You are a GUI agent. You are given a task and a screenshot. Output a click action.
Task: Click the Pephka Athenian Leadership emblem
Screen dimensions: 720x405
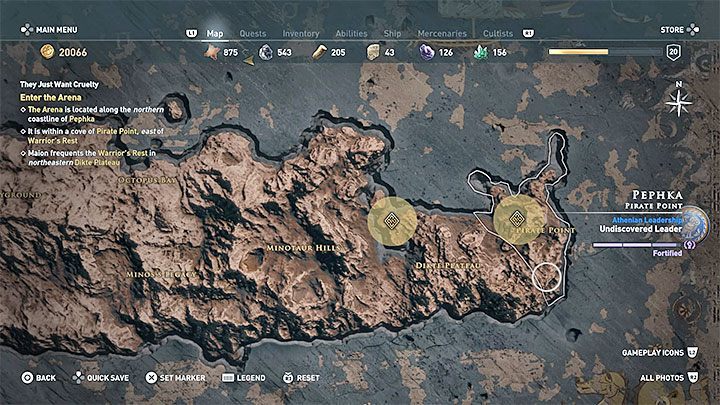(x=692, y=224)
